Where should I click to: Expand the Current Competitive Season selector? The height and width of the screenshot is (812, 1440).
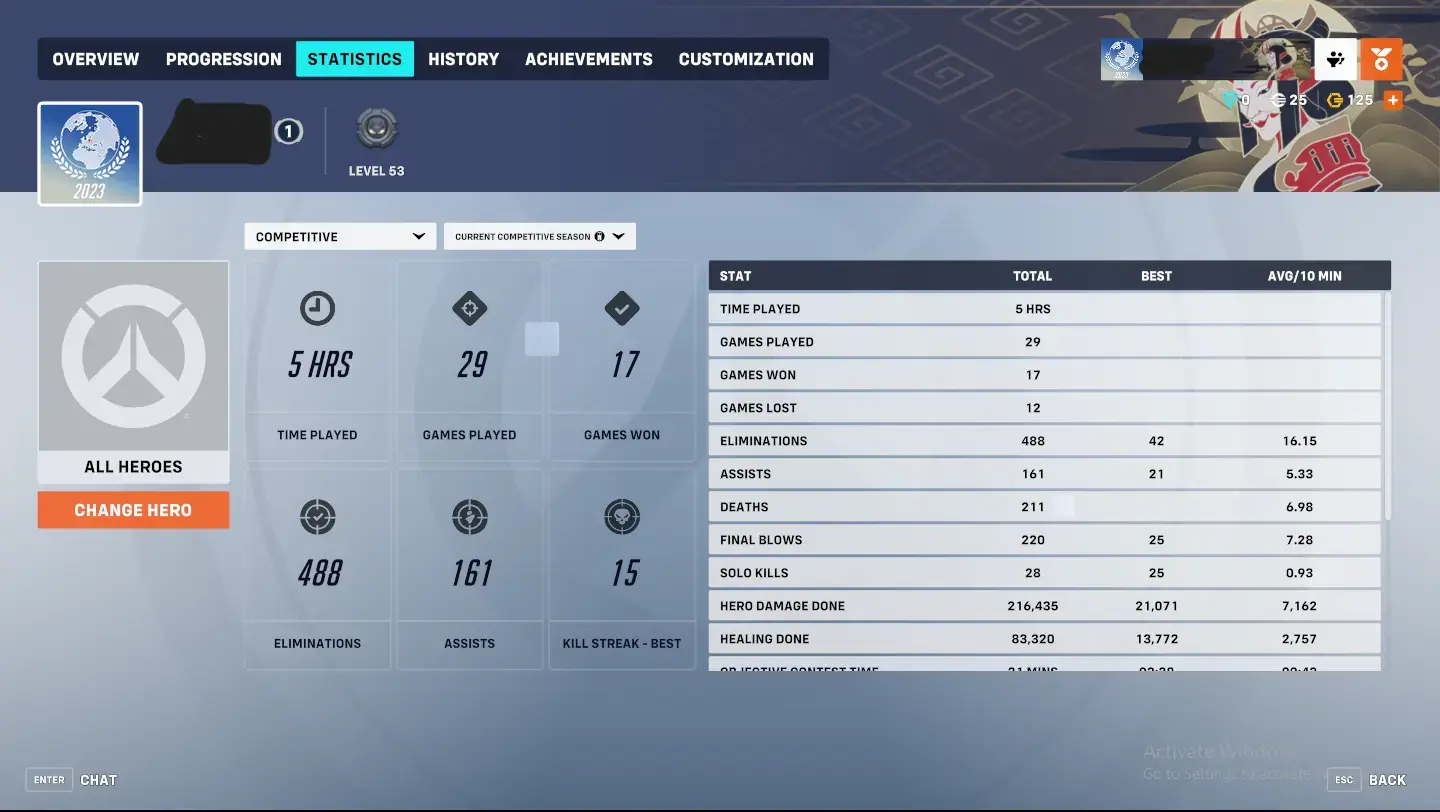click(x=539, y=236)
